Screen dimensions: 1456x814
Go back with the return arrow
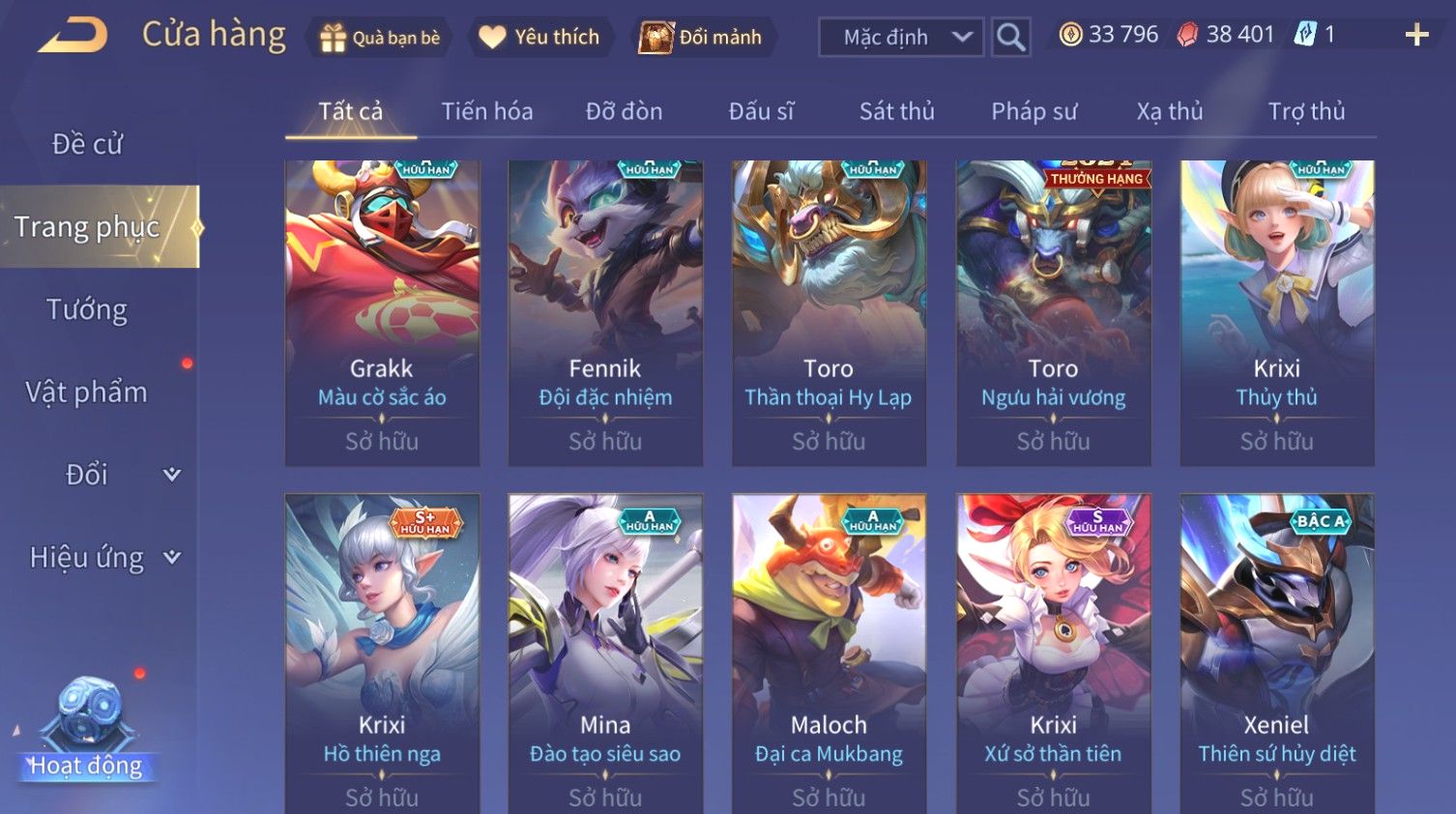73,36
